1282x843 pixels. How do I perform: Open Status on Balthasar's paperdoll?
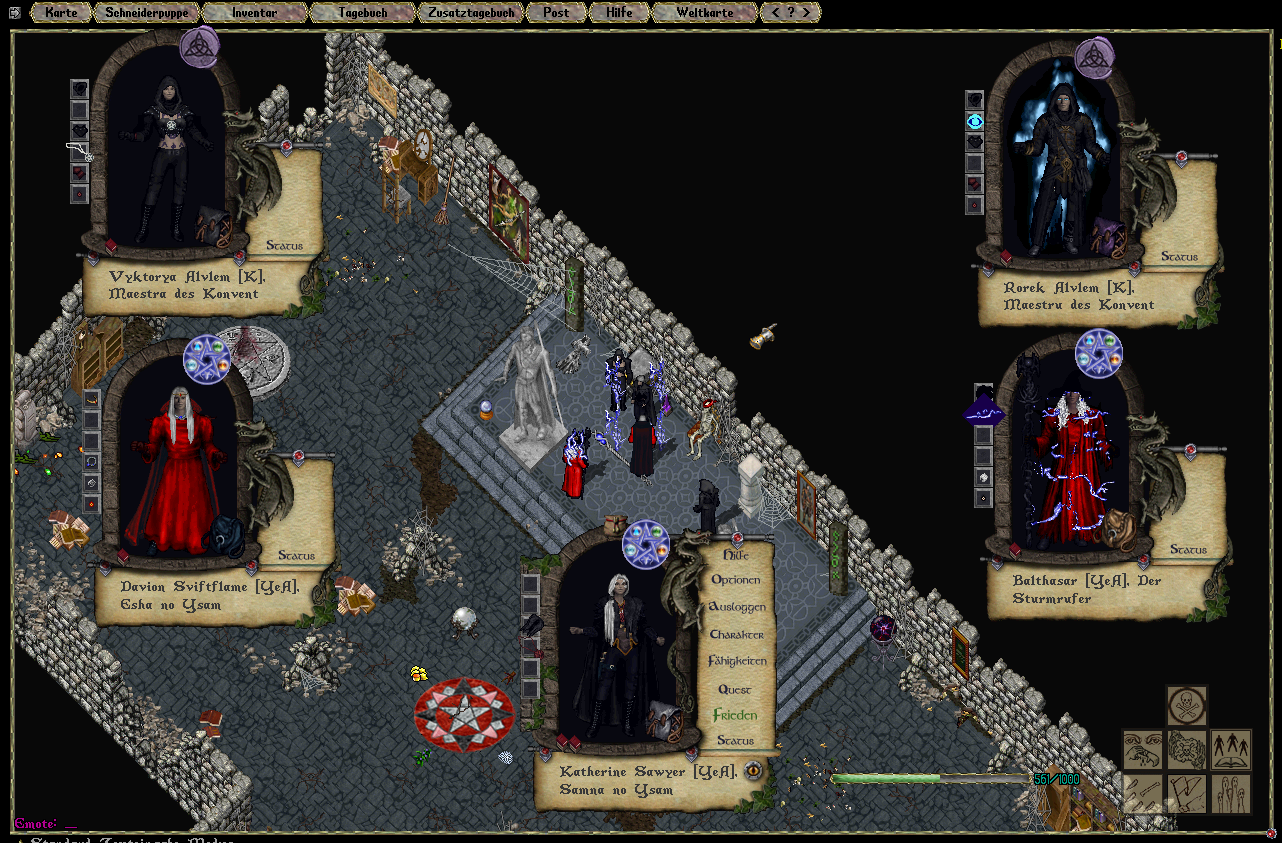(1188, 549)
